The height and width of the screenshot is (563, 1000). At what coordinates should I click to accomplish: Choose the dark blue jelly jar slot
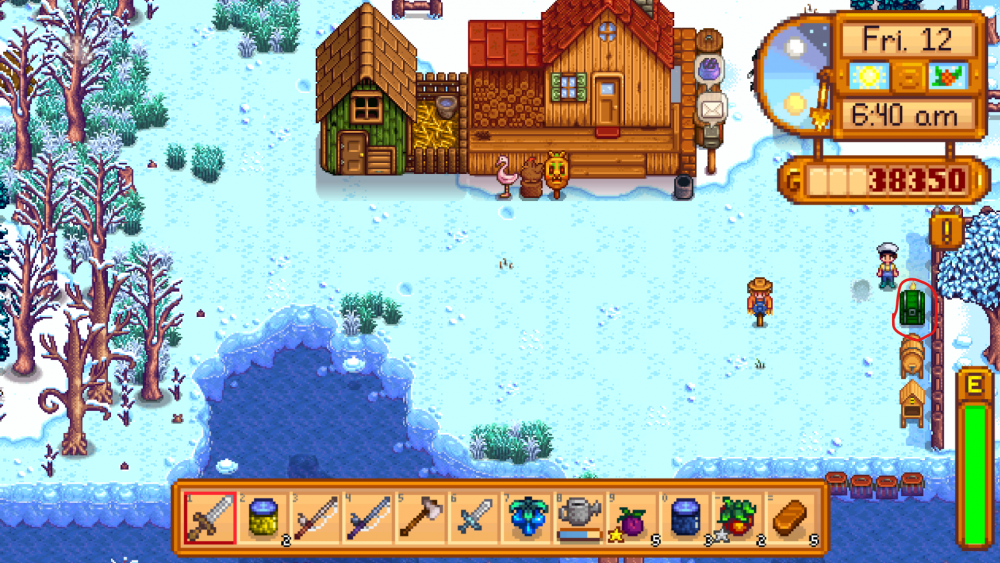click(x=684, y=518)
